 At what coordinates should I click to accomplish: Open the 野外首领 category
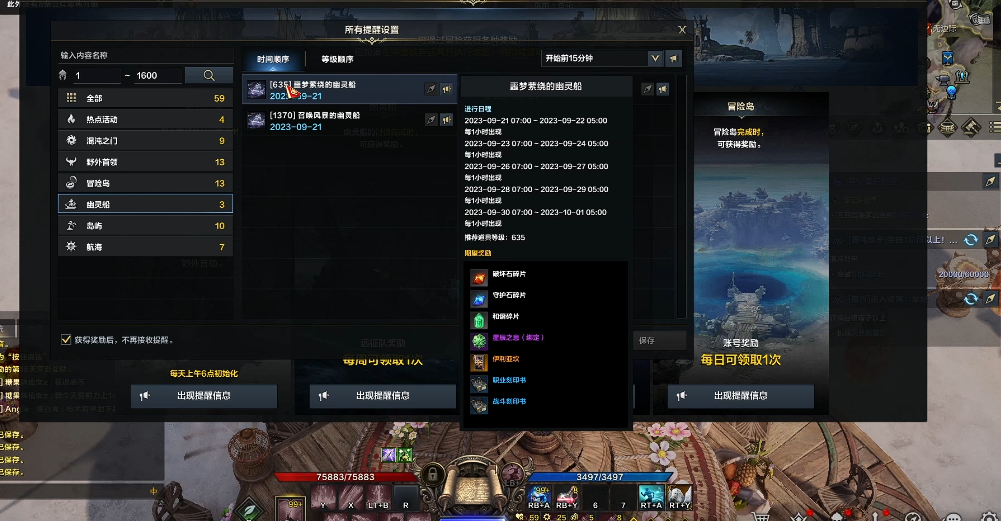(145, 161)
